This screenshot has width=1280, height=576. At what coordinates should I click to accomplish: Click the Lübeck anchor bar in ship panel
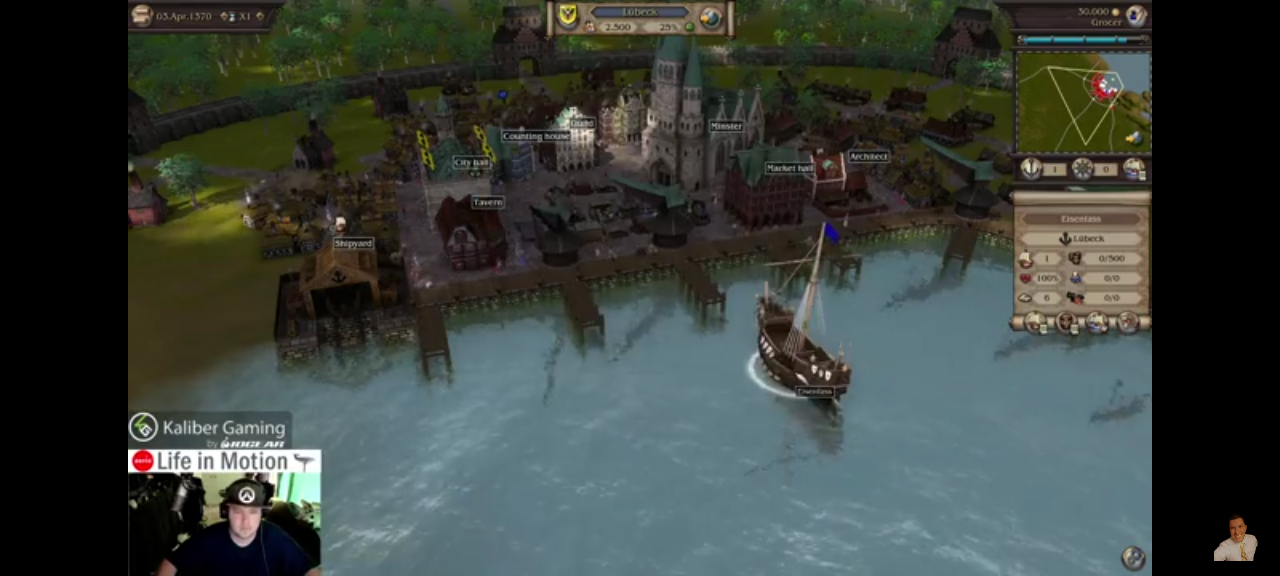[1081, 239]
